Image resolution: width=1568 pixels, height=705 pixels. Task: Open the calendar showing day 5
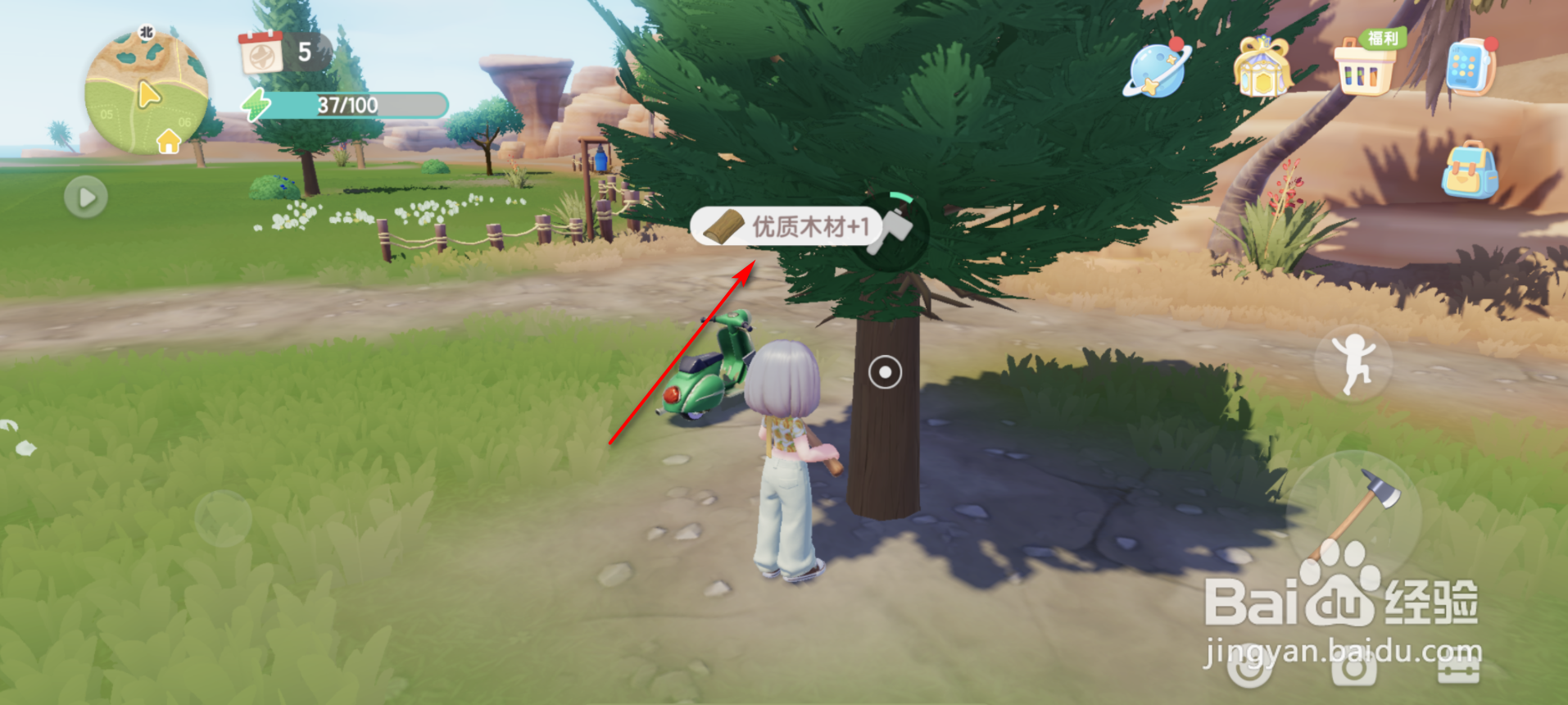[264, 53]
